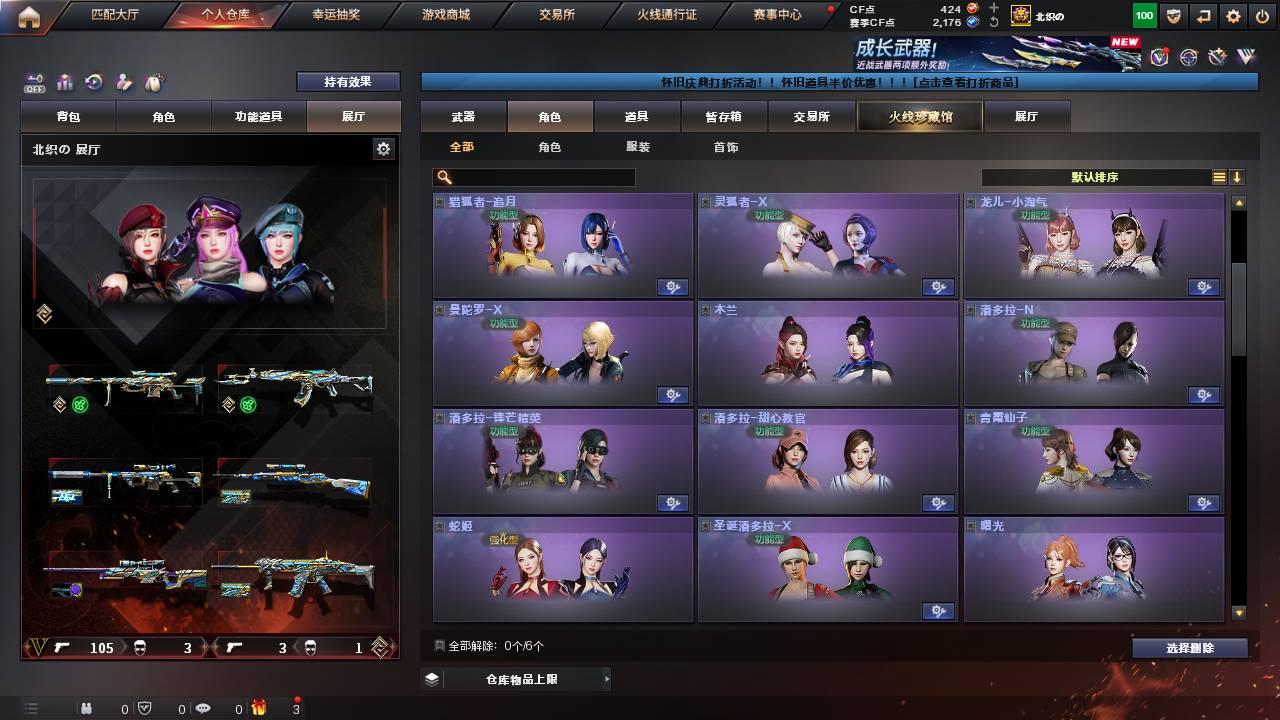Click the 选择删除 button

pos(1189,648)
